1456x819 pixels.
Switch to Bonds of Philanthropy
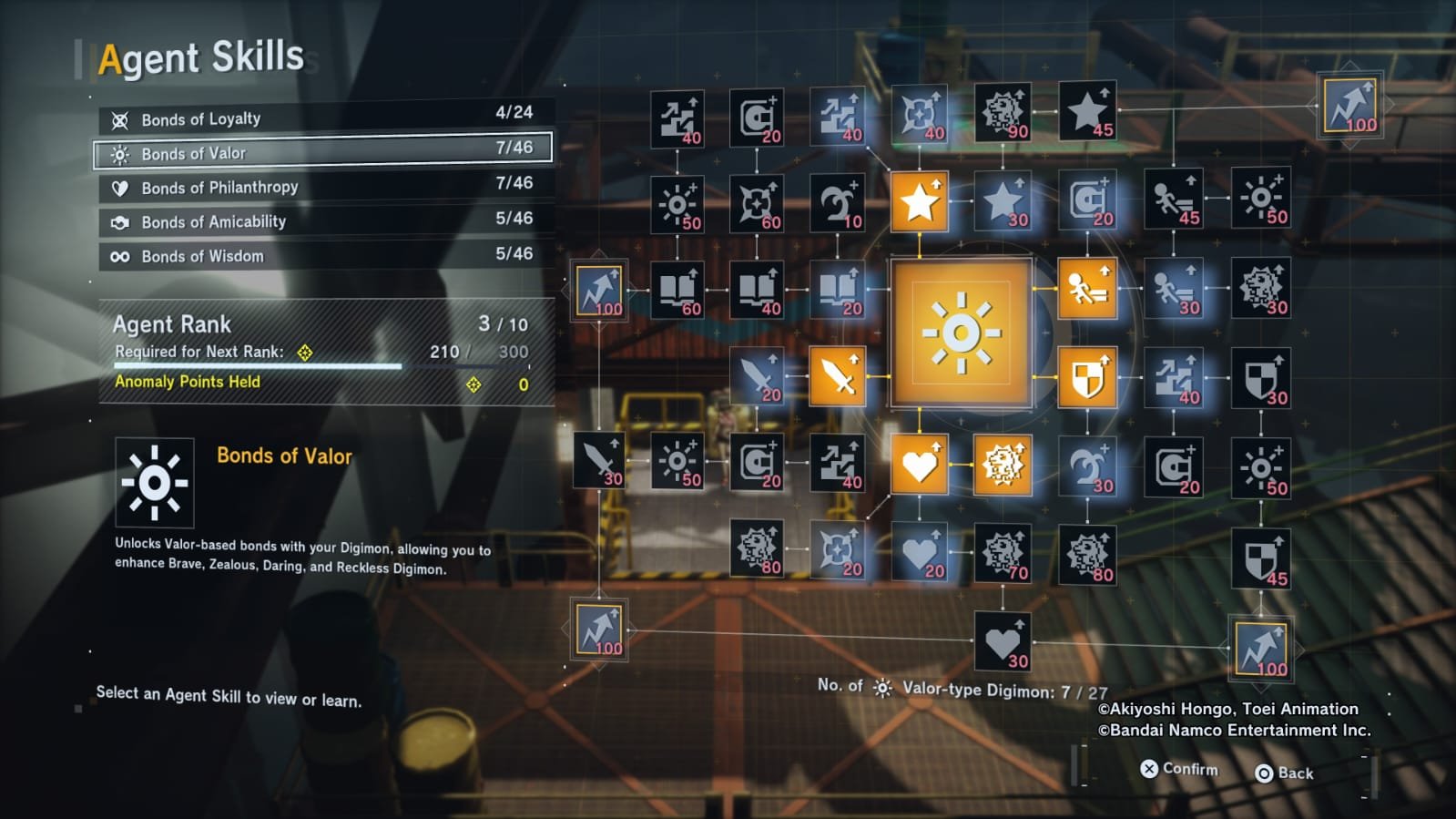[323, 188]
